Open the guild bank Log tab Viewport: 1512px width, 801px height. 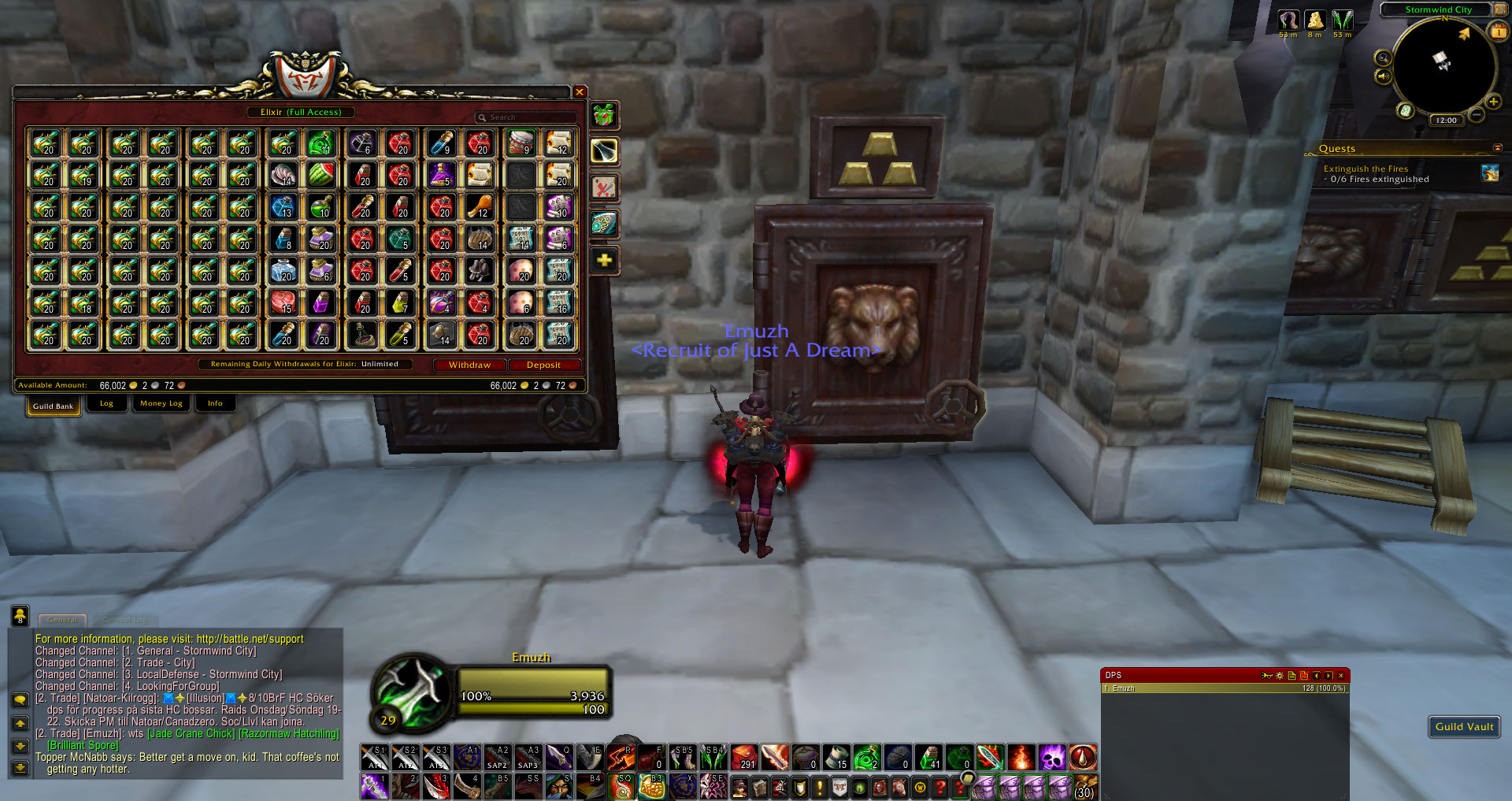point(106,404)
